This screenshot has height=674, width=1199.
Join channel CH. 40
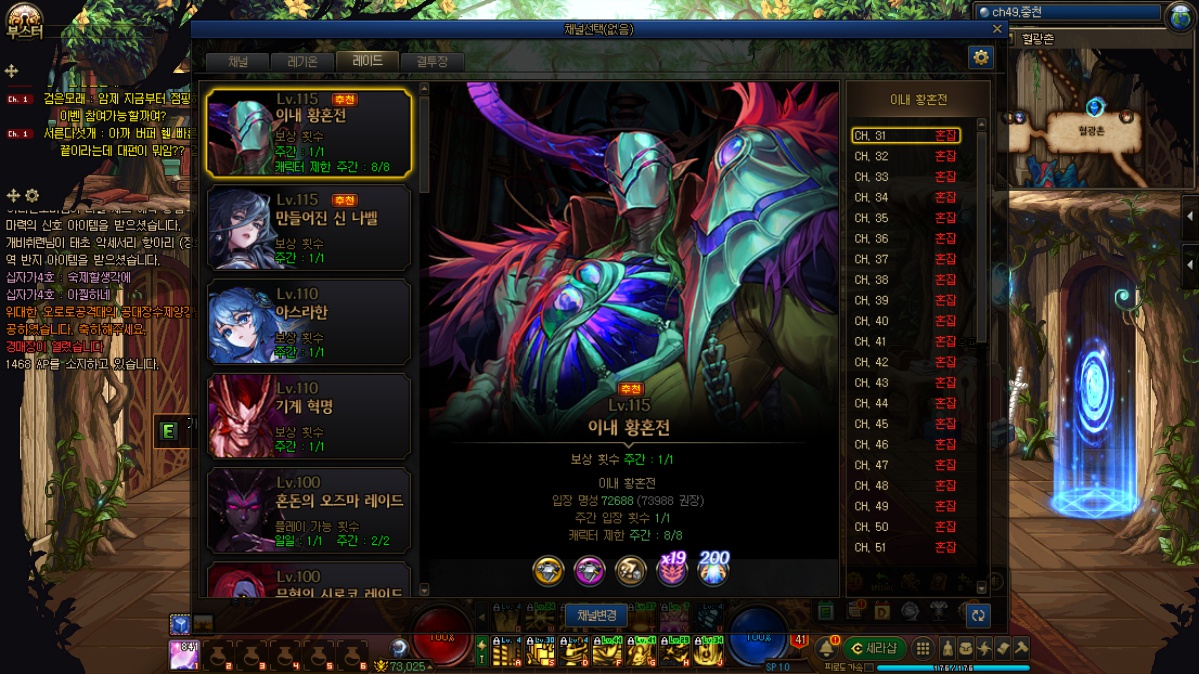[x=905, y=321]
